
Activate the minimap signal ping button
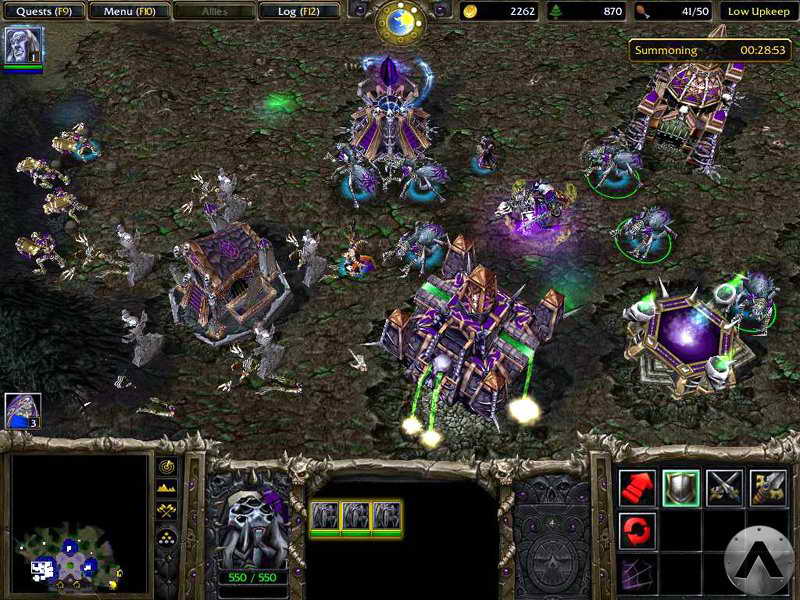point(166,467)
